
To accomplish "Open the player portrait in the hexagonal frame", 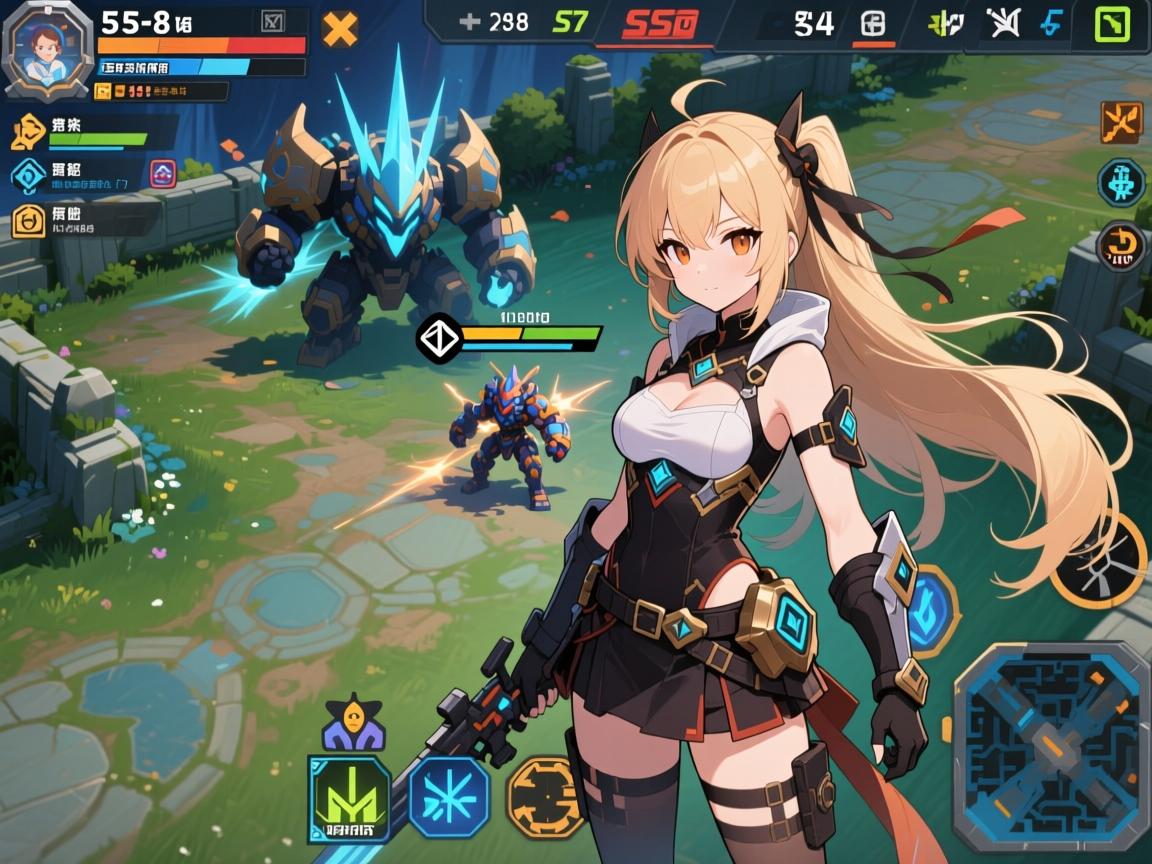I will pyautogui.click(x=42, y=52).
